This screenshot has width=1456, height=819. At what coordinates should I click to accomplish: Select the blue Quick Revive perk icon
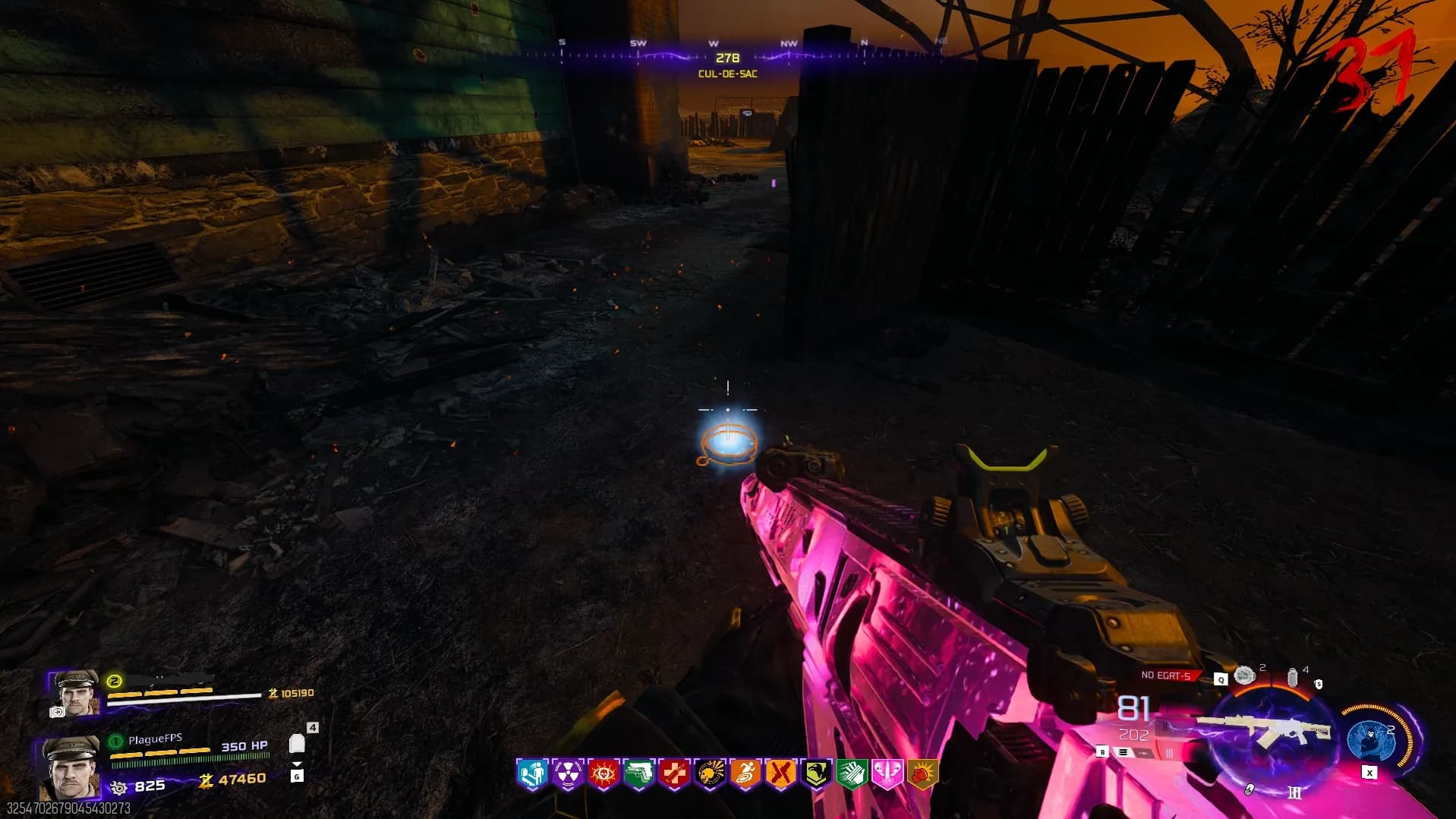532,774
